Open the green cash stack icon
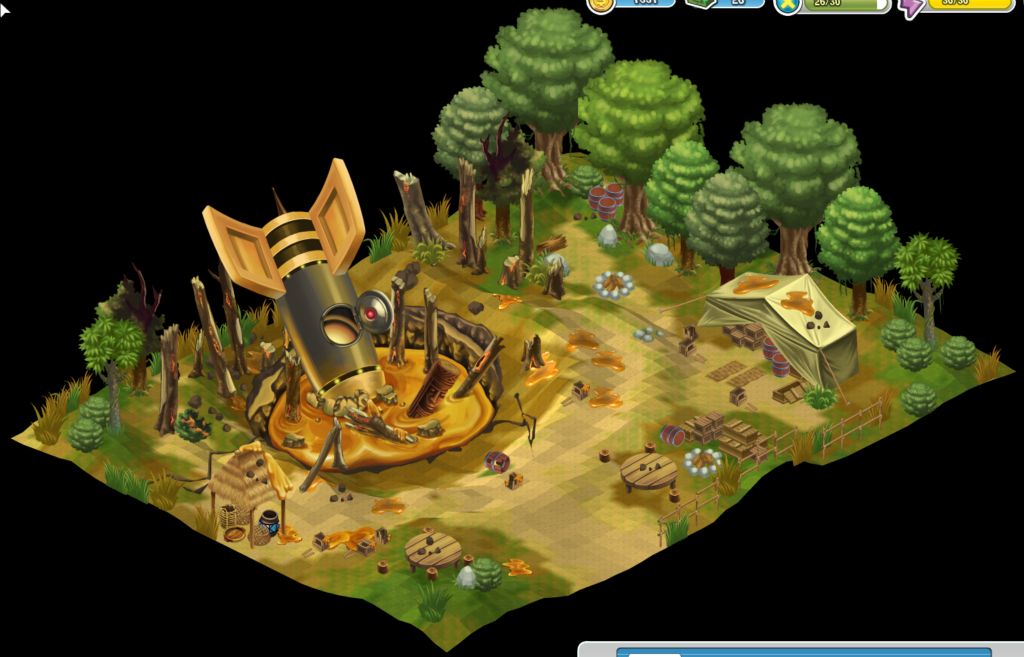This screenshot has width=1024, height=657. (699, 3)
